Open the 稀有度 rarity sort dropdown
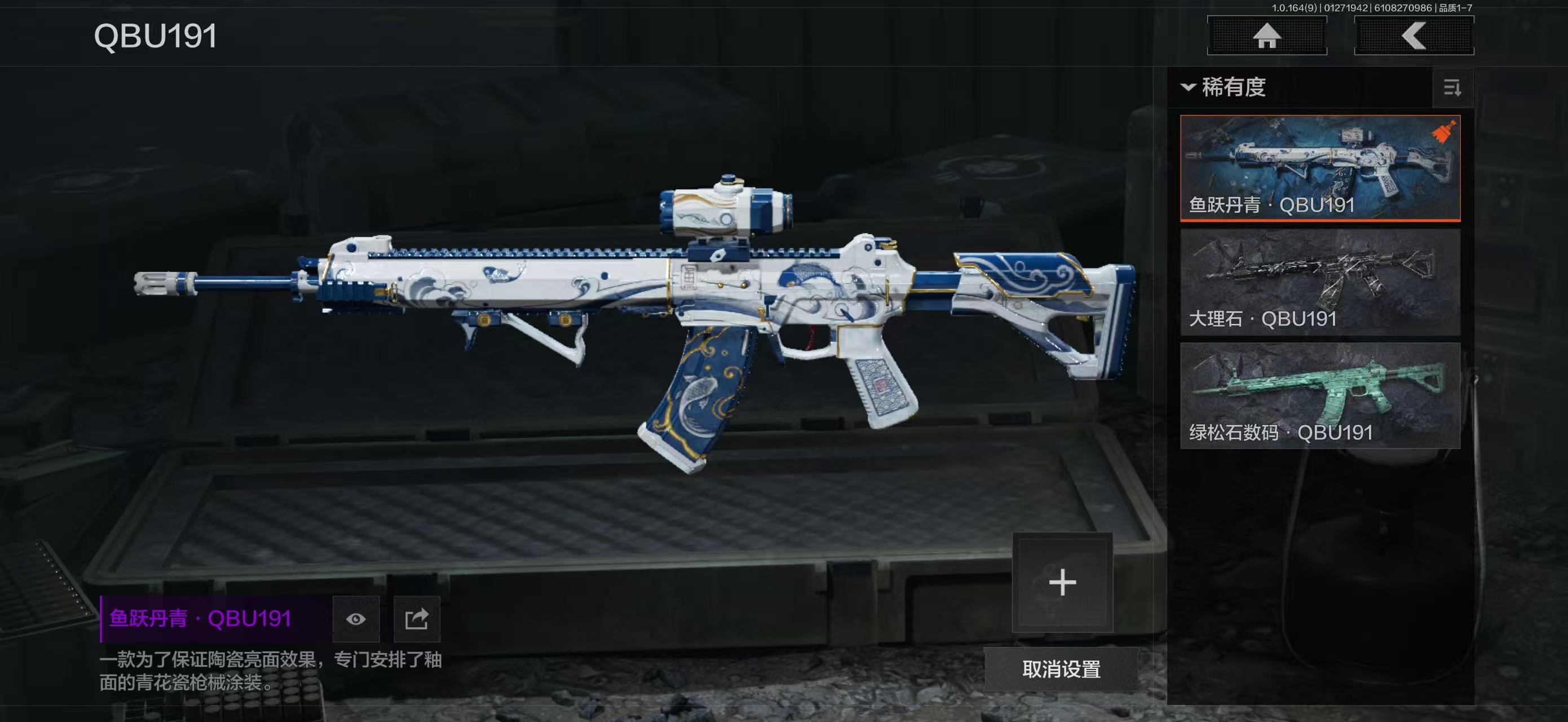1568x722 pixels. pos(1224,87)
